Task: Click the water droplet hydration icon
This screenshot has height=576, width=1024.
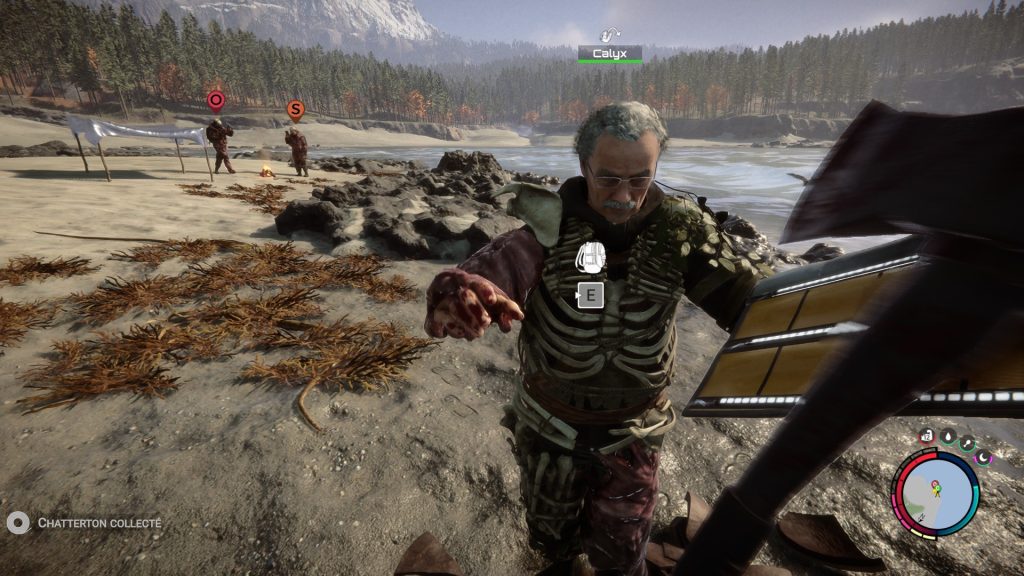Action: (946, 436)
